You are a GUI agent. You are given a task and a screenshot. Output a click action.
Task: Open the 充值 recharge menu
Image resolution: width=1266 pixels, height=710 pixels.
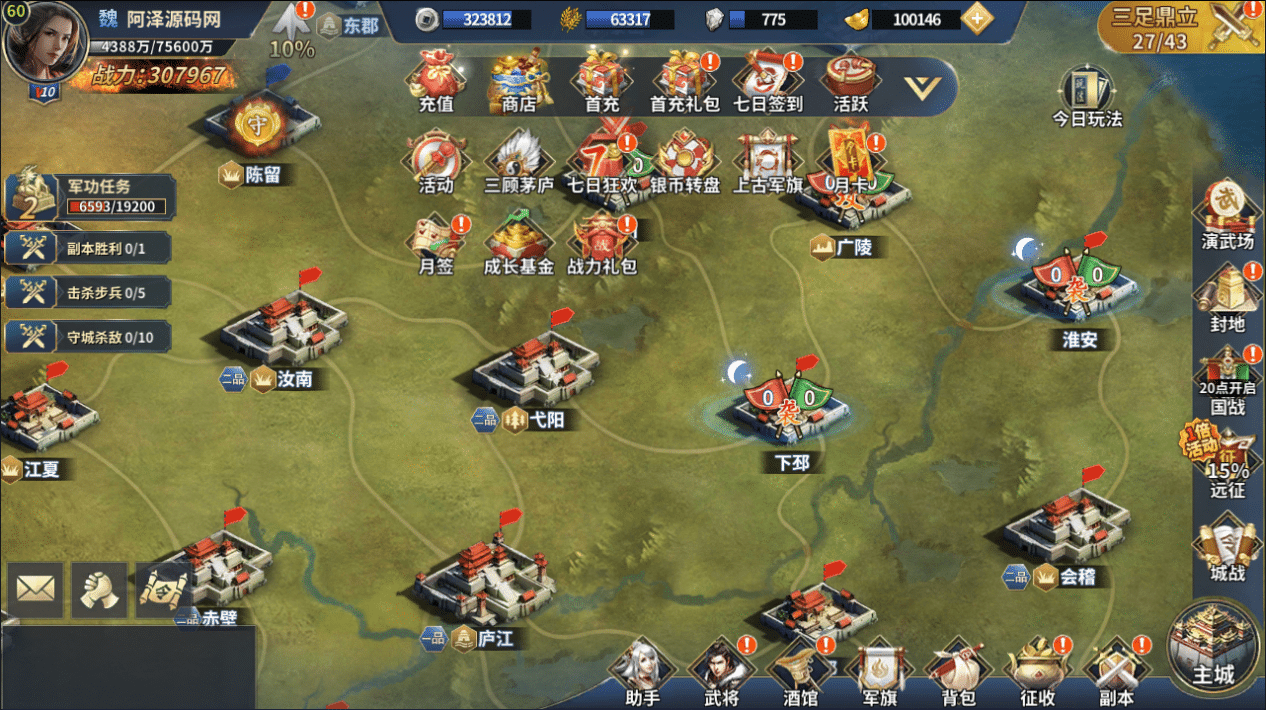tap(436, 82)
